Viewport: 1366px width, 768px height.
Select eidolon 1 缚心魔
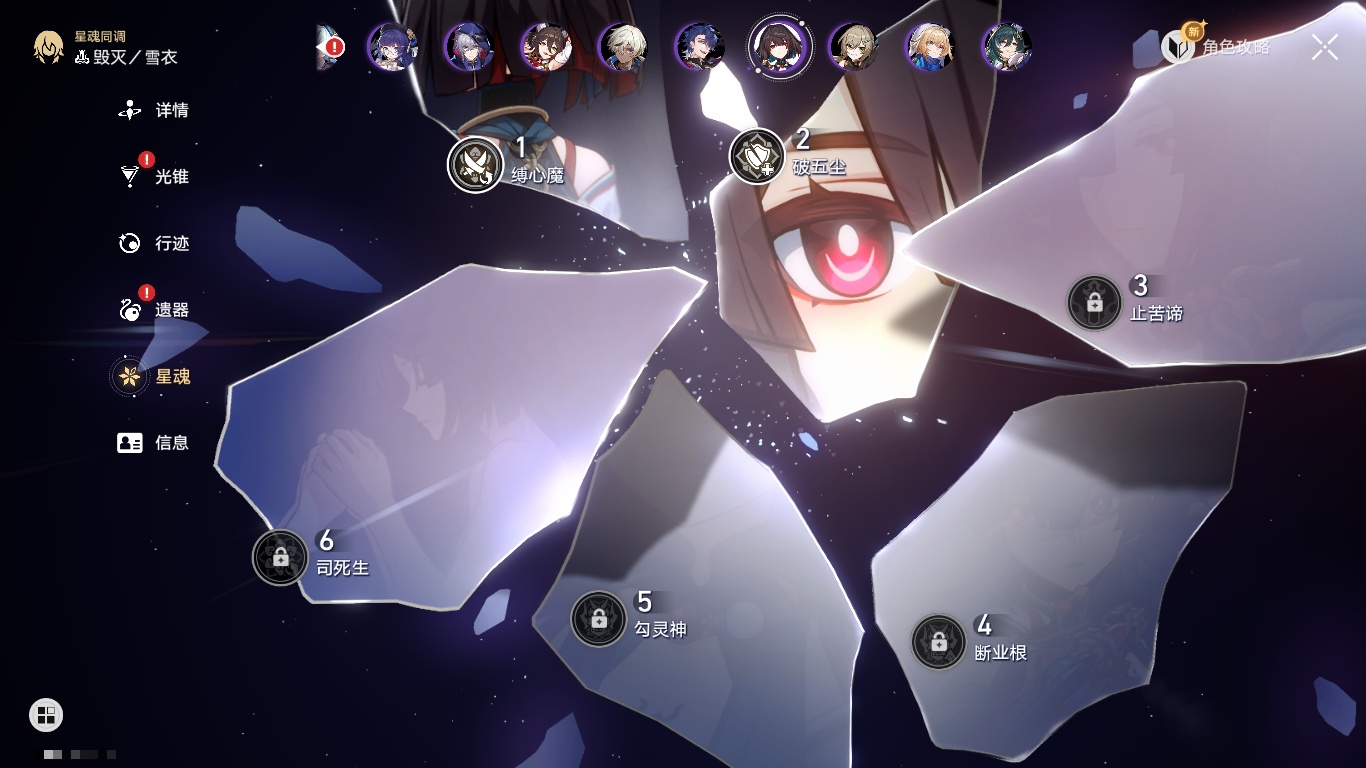click(x=475, y=164)
